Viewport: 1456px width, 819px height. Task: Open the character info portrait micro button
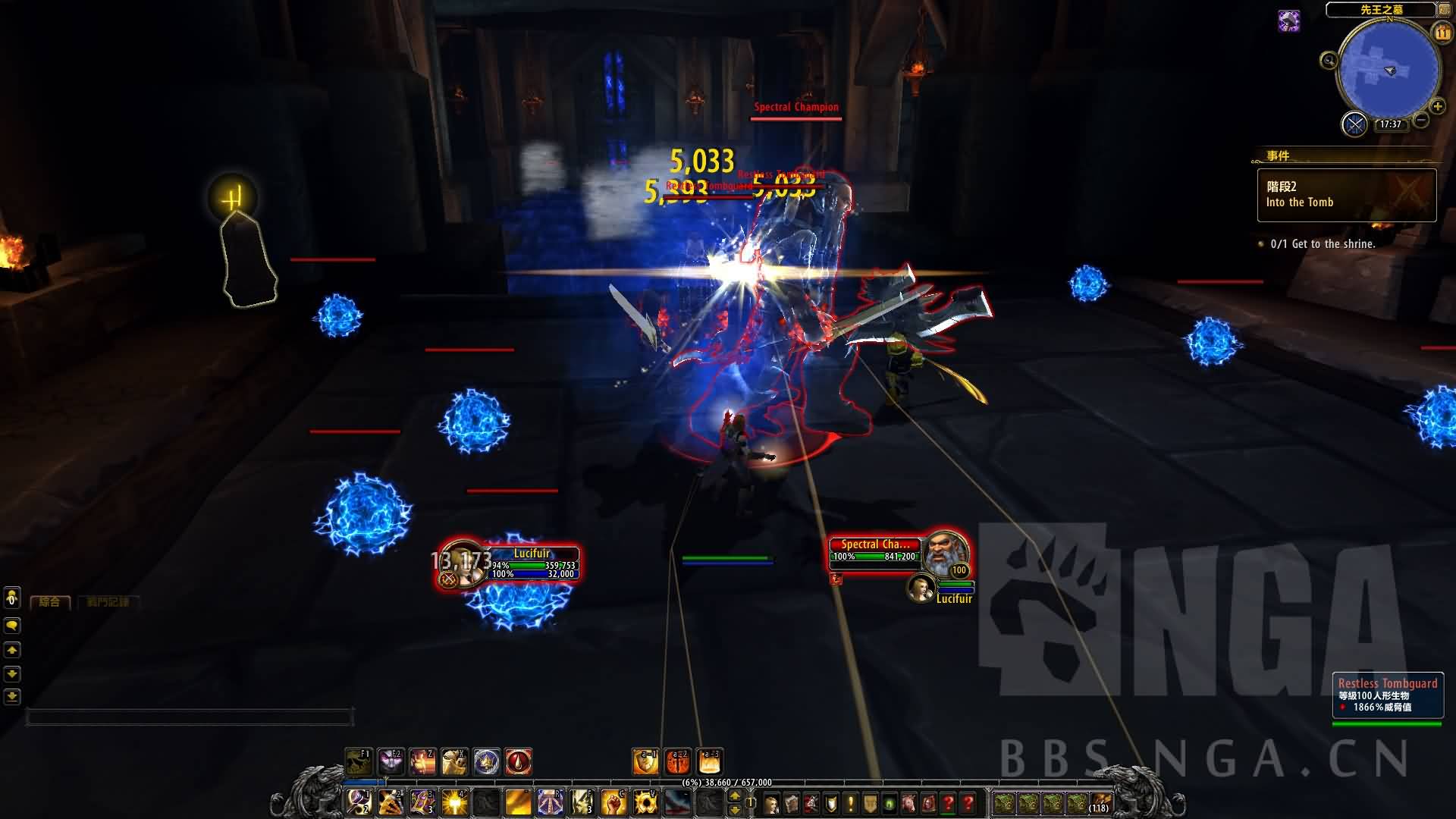click(771, 803)
